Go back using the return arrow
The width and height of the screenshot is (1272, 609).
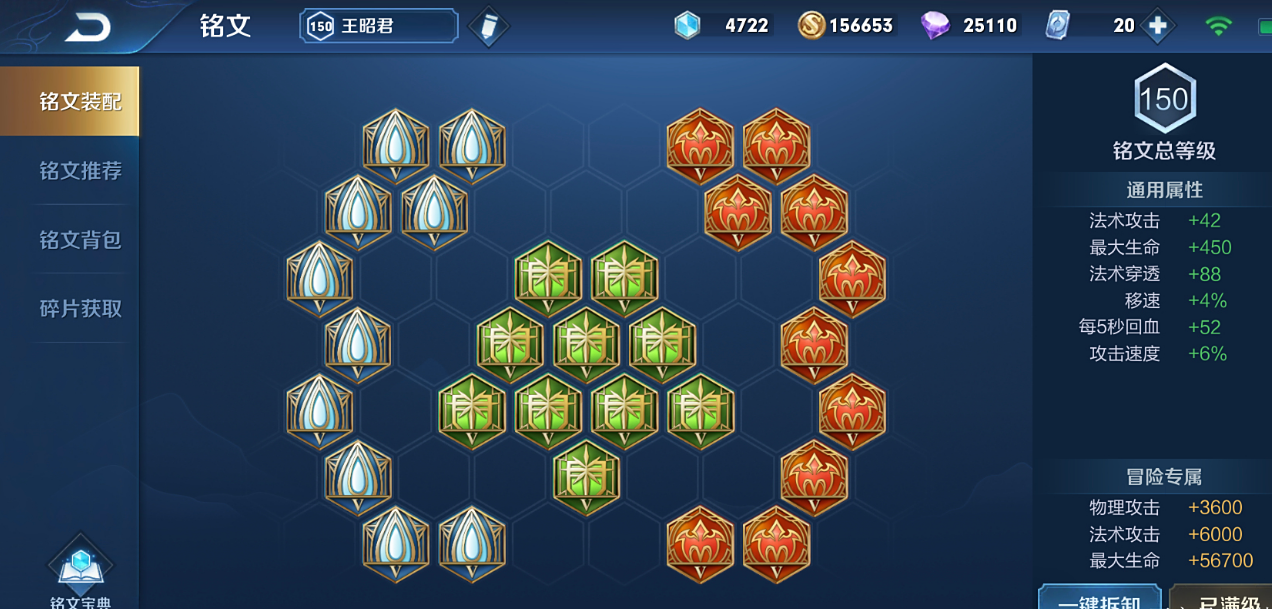click(x=87, y=27)
